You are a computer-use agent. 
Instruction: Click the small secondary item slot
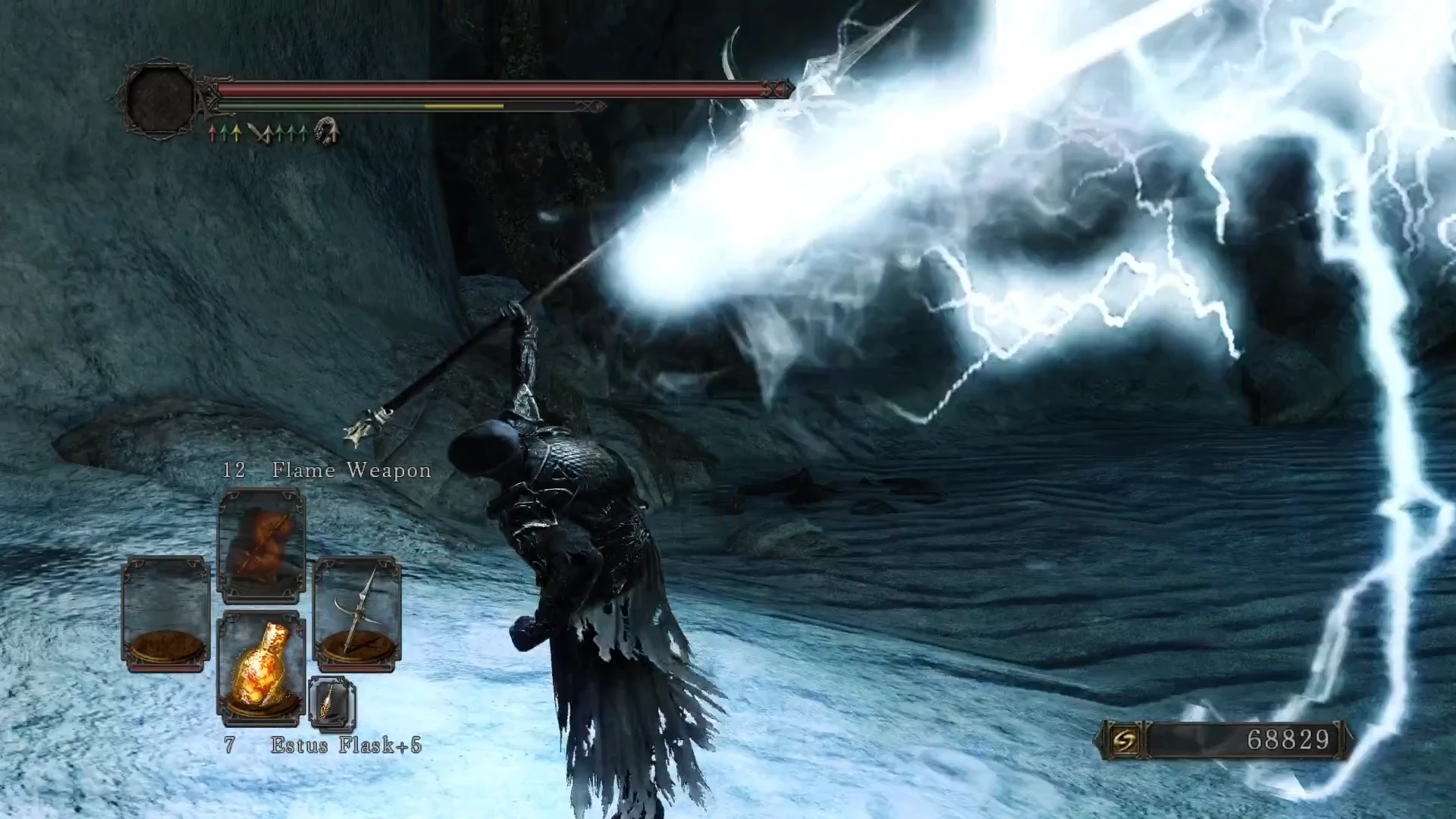click(332, 704)
